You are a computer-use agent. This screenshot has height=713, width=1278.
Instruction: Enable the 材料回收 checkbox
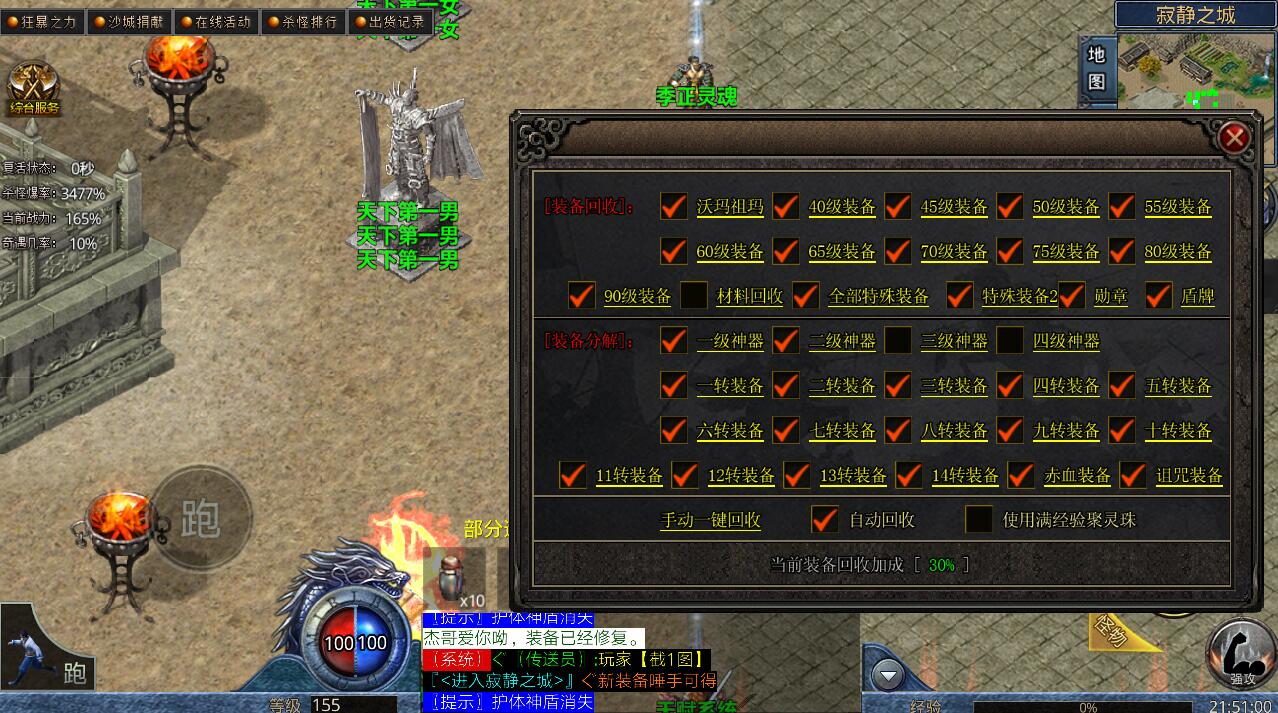(x=694, y=296)
